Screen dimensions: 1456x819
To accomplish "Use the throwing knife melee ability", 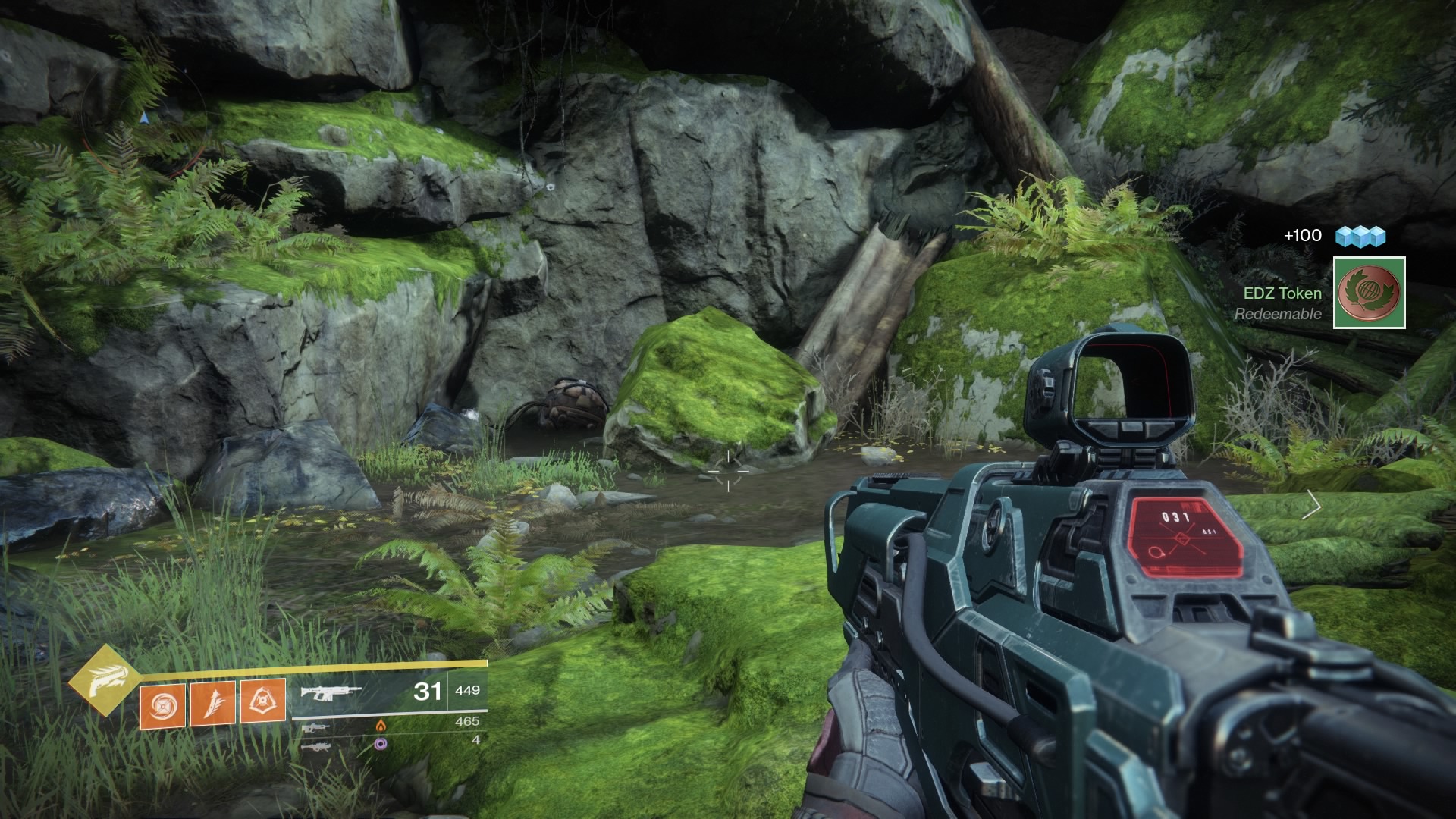I will 213,703.
